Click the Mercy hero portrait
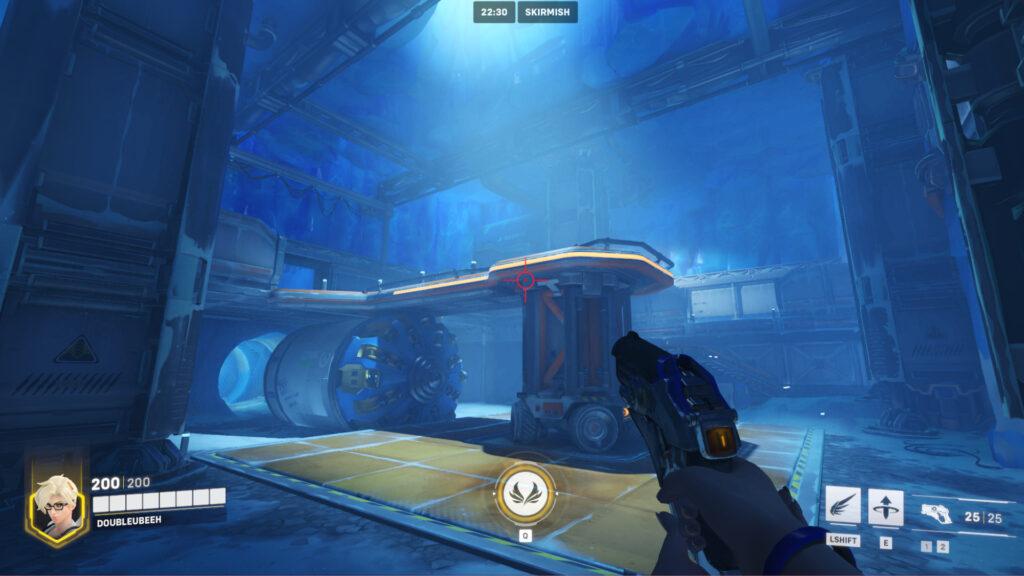1024x576 pixels. click(x=54, y=504)
